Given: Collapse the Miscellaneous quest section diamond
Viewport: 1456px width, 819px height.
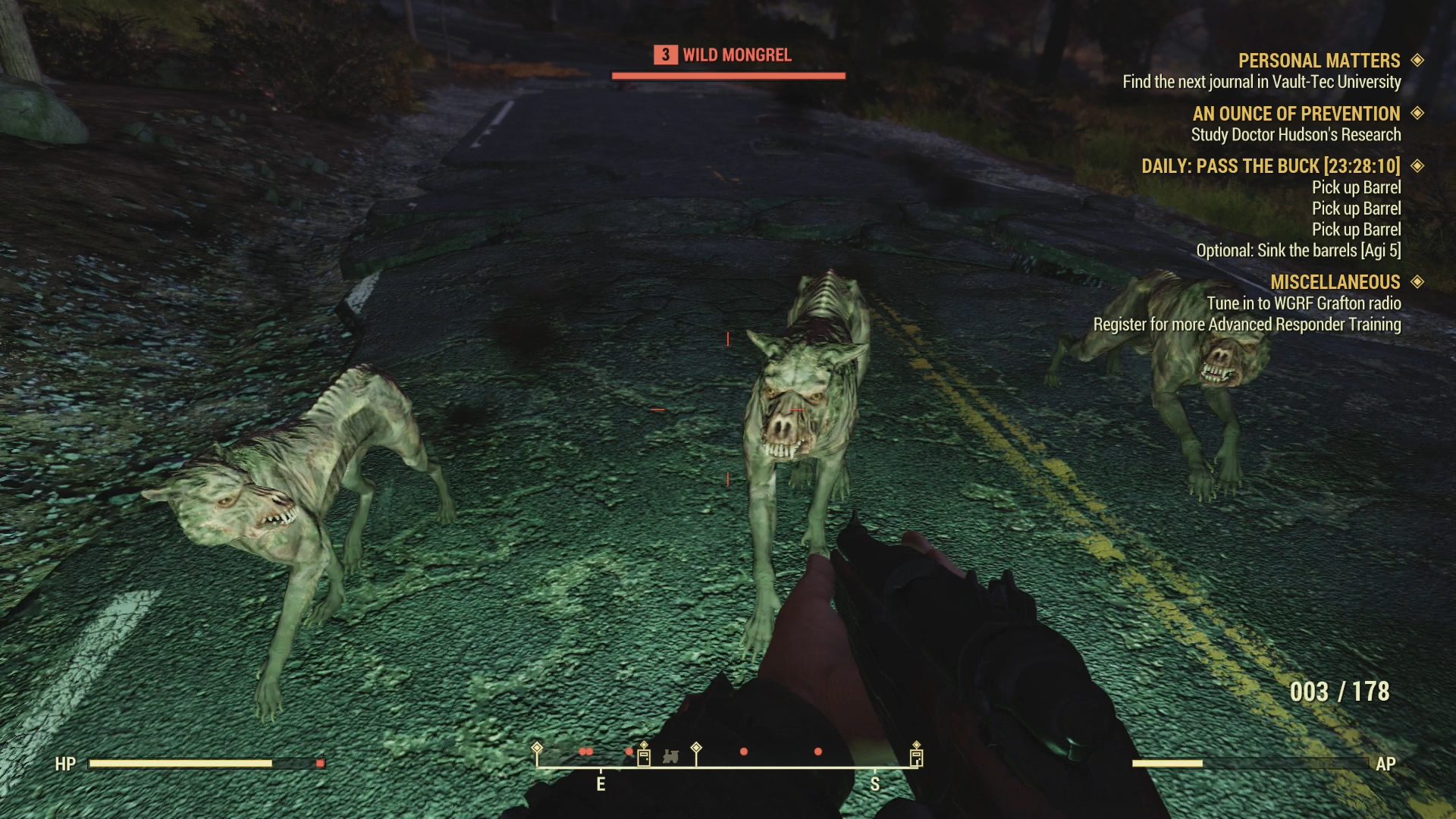Looking at the screenshot, I should coord(1417,281).
